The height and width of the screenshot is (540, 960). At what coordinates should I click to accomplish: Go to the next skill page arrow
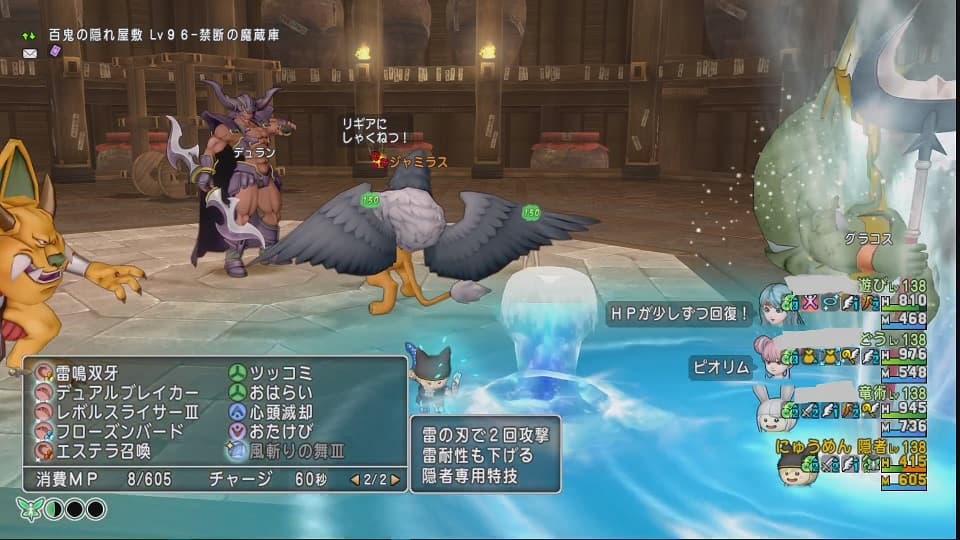396,480
